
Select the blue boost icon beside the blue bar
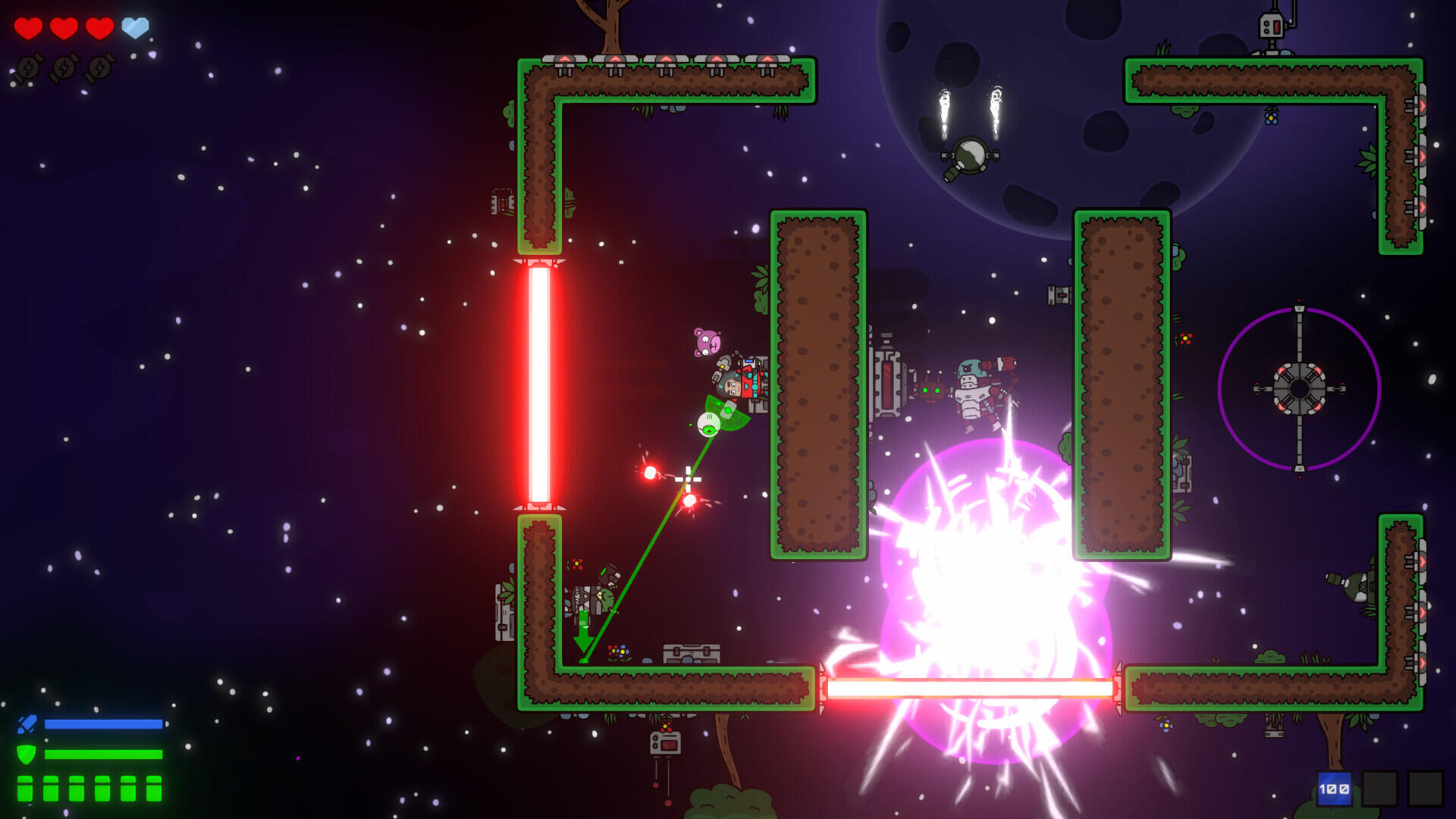coord(27,724)
